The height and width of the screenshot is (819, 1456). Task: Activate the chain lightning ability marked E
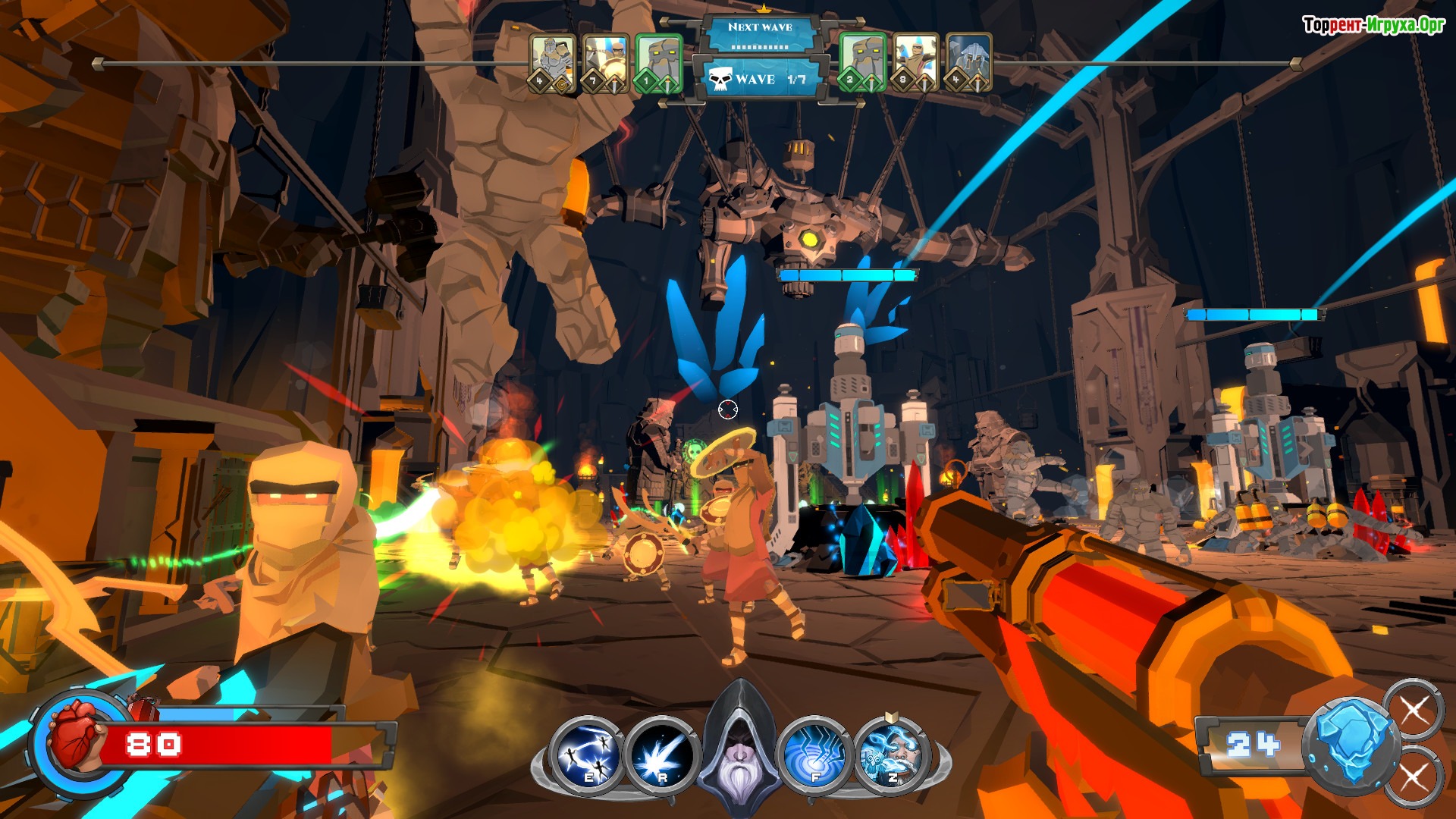(x=586, y=754)
